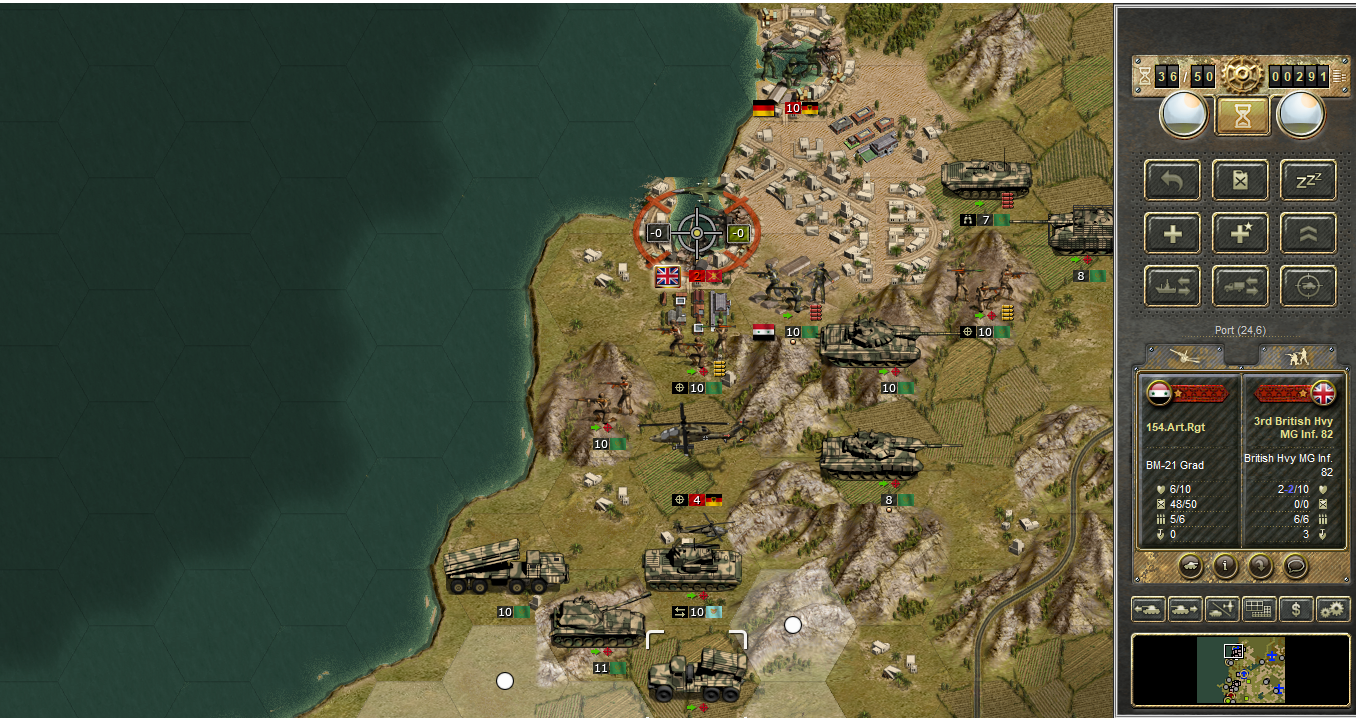Click the plus-with-star elite reinforcements button
Image resolution: width=1356 pixels, height=718 pixels.
[1240, 233]
